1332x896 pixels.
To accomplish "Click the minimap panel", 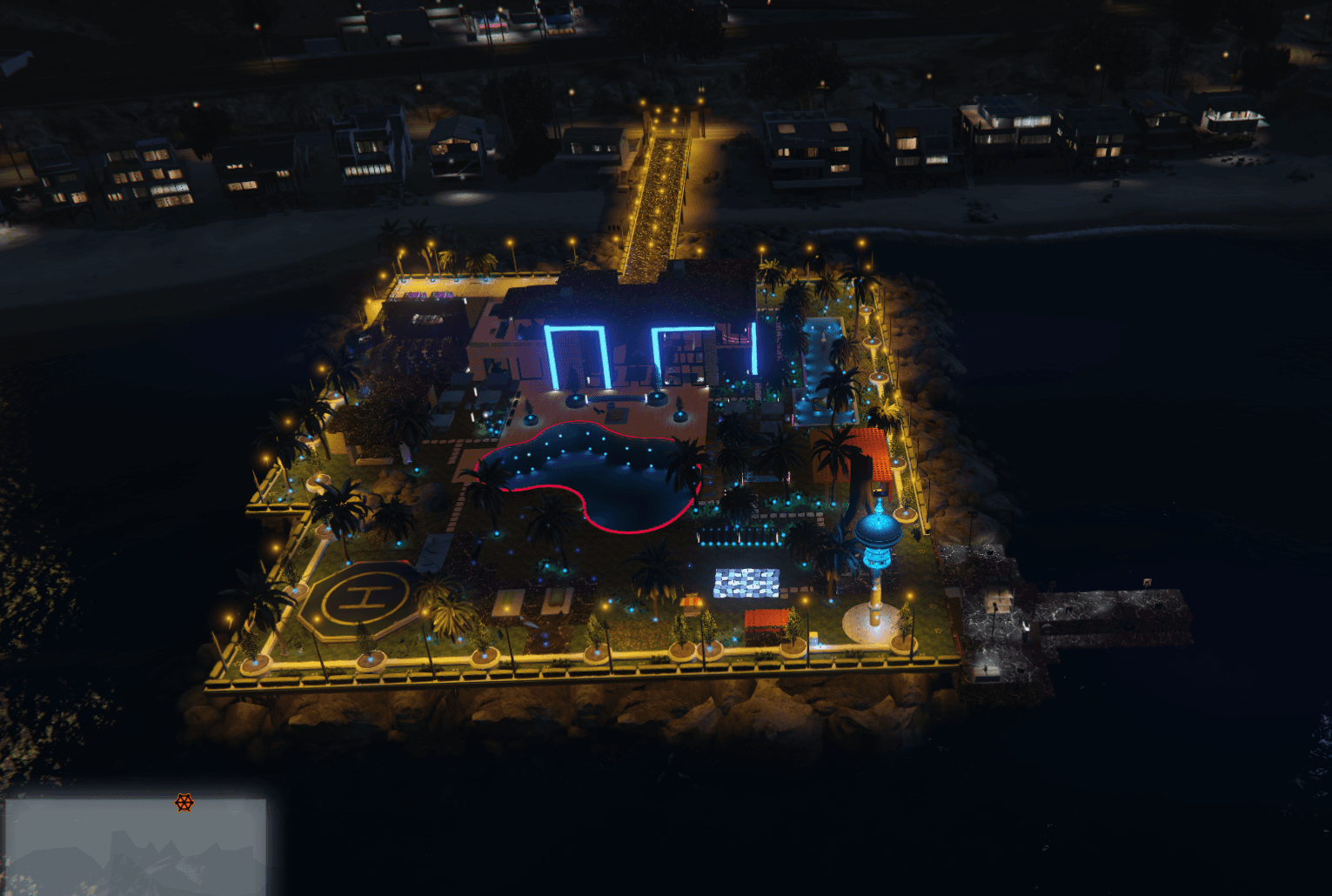I will click(x=135, y=846).
